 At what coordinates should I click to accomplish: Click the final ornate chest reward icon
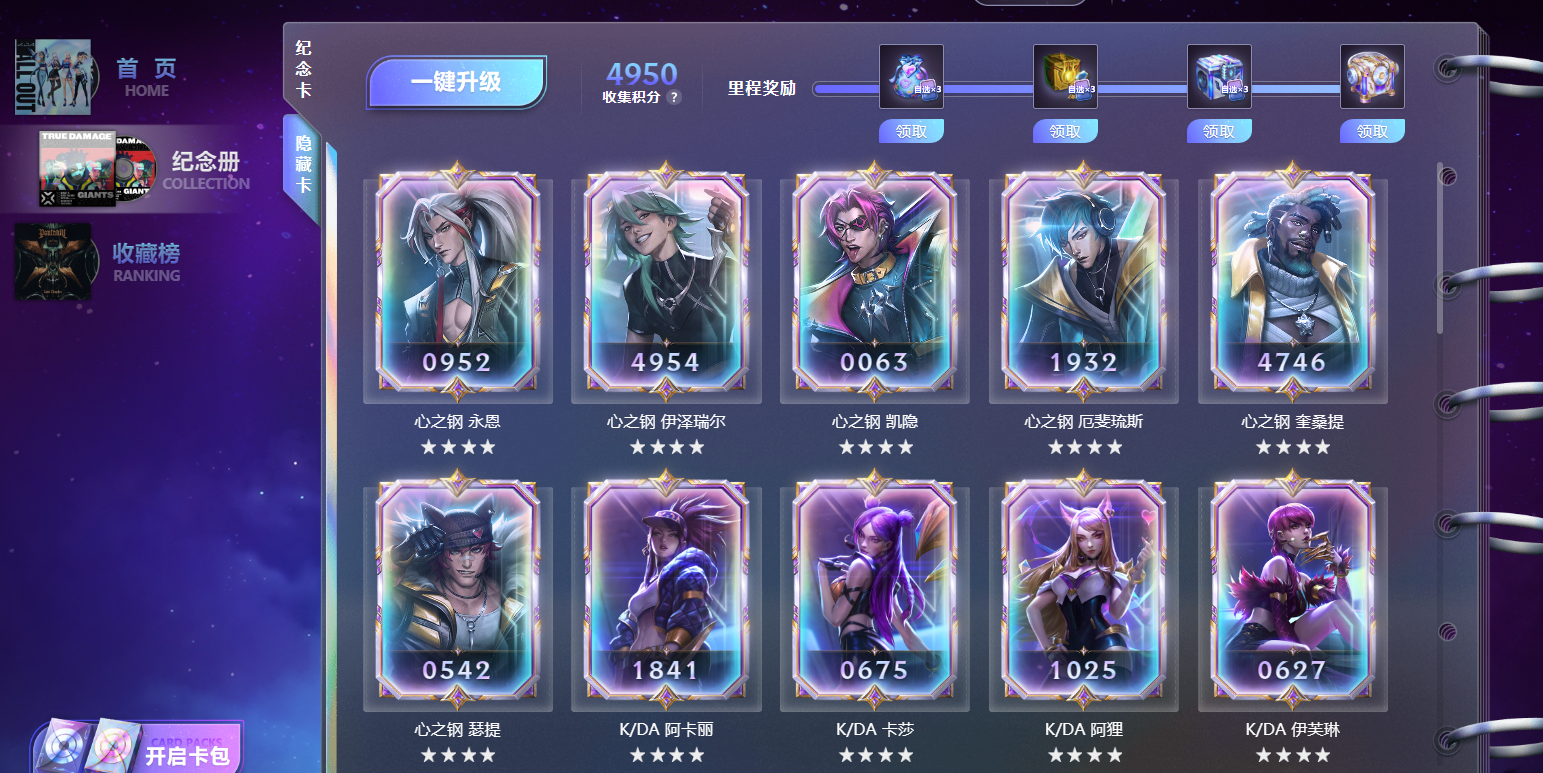click(x=1372, y=75)
